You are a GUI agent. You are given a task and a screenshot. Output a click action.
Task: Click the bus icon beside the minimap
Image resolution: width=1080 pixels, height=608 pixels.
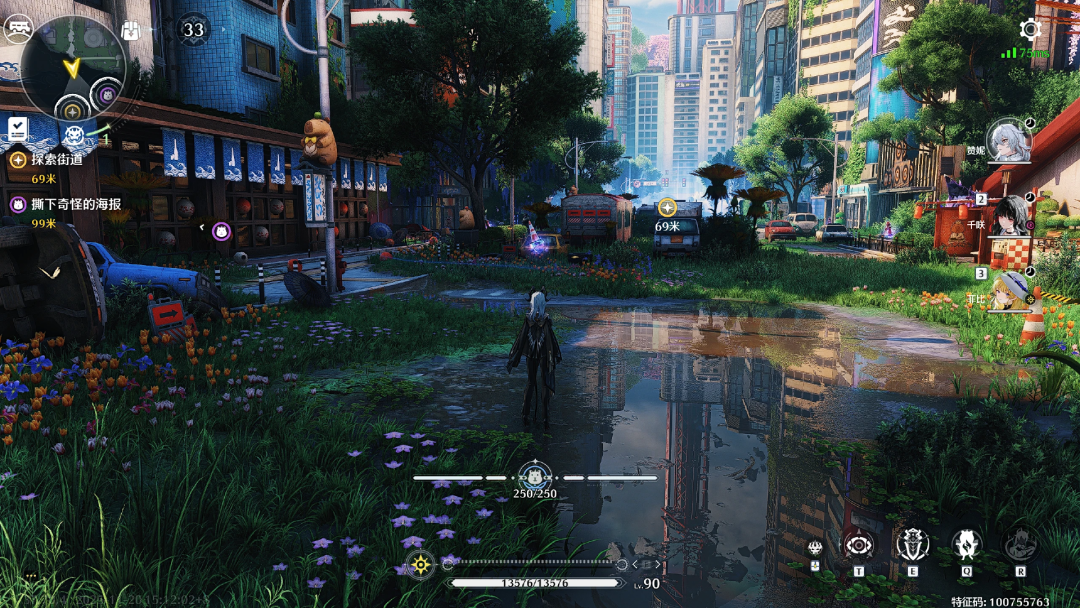pyautogui.click(x=17, y=29)
